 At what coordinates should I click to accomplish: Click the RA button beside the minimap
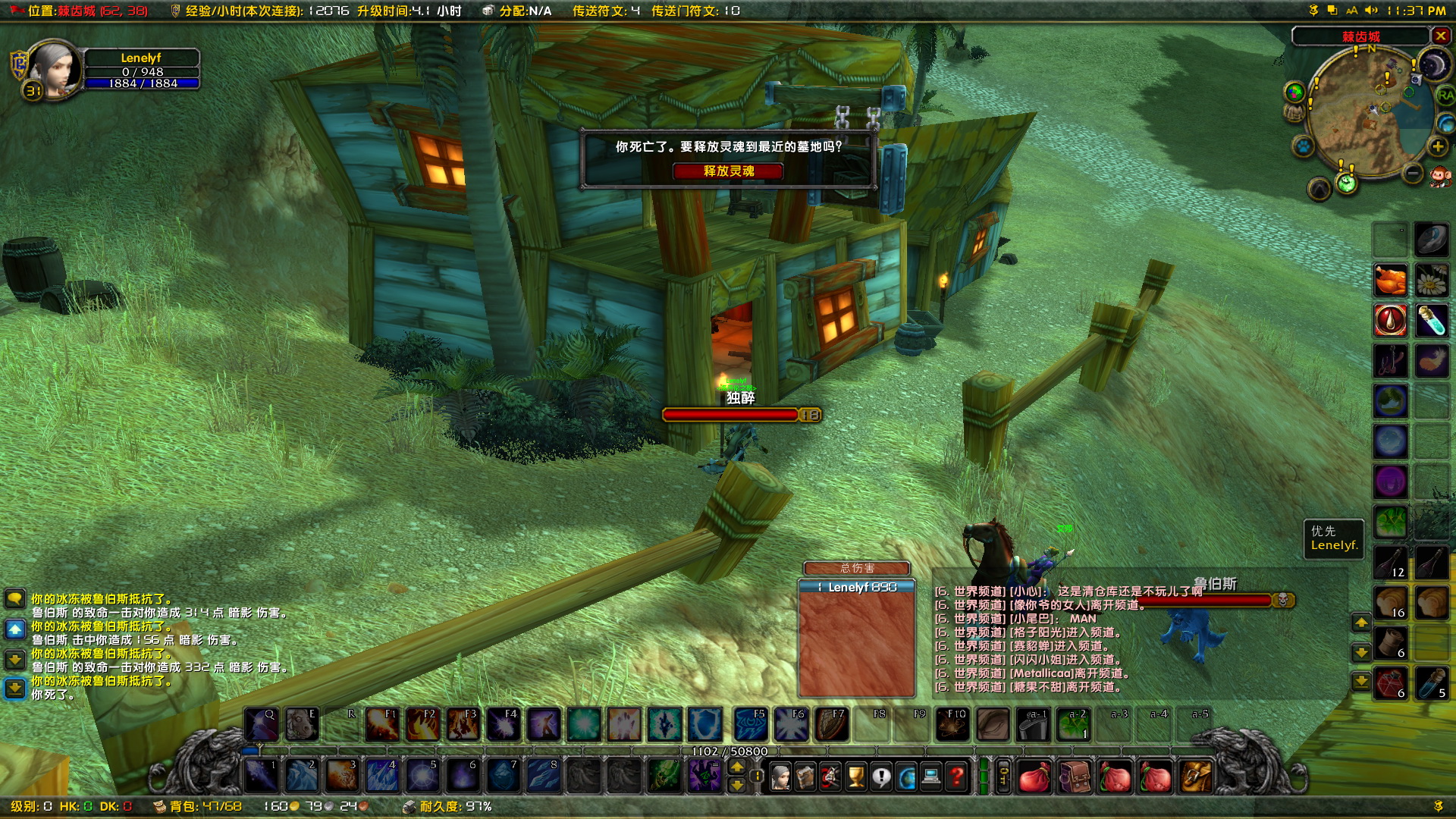pos(1447,95)
